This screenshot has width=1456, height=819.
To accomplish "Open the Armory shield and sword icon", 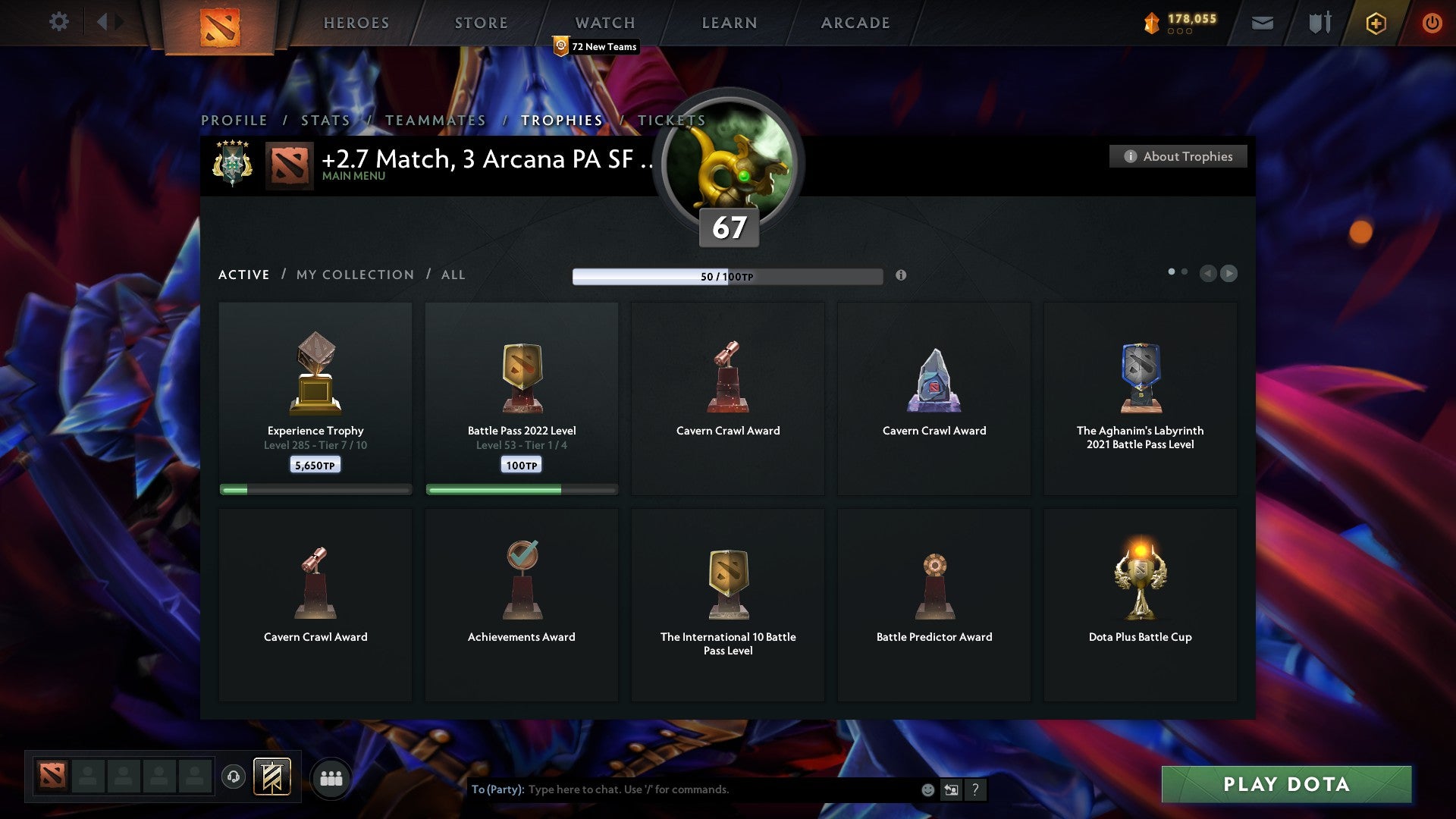I will [1319, 23].
